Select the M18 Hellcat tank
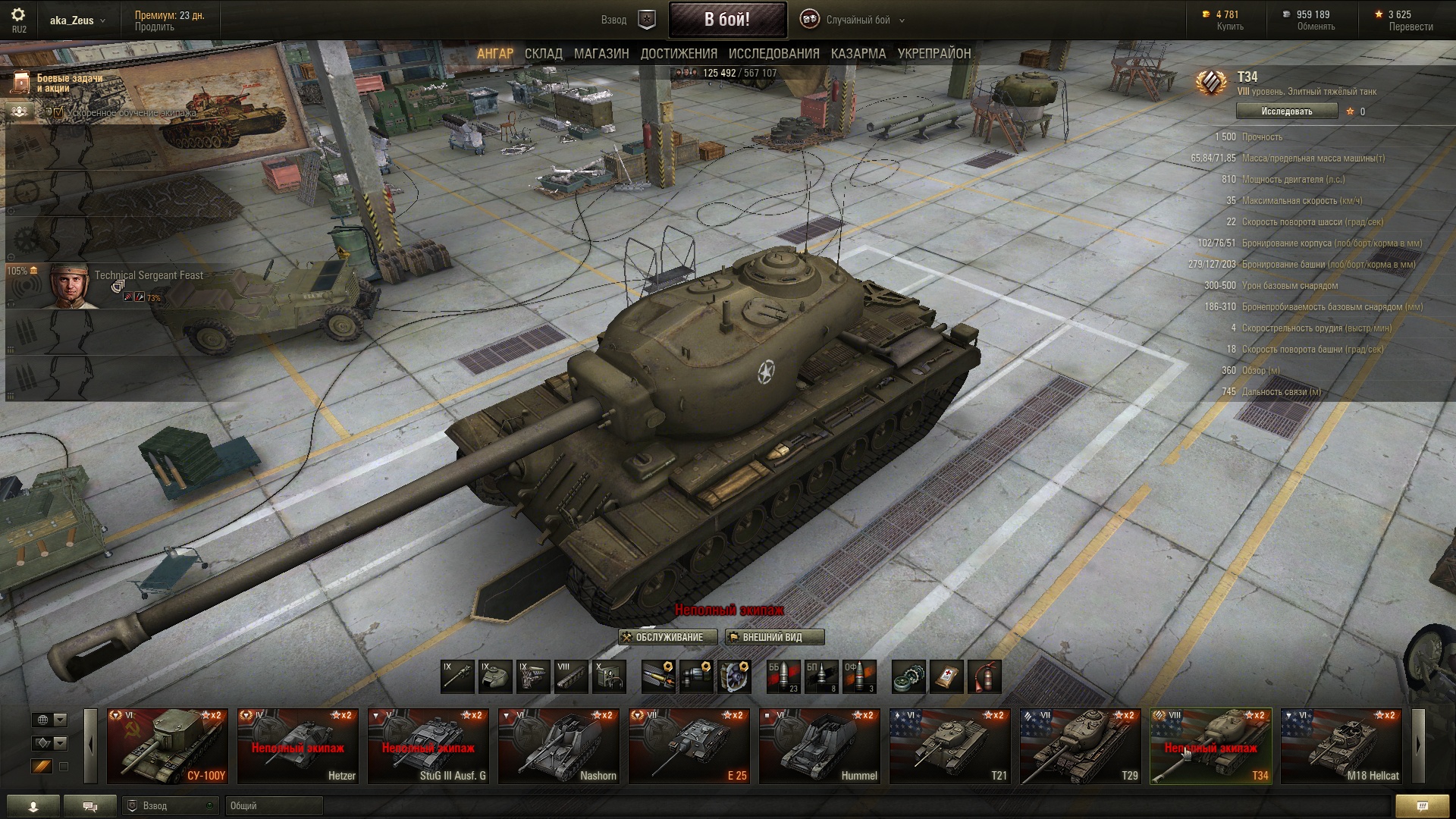1456x819 pixels. [x=1341, y=746]
